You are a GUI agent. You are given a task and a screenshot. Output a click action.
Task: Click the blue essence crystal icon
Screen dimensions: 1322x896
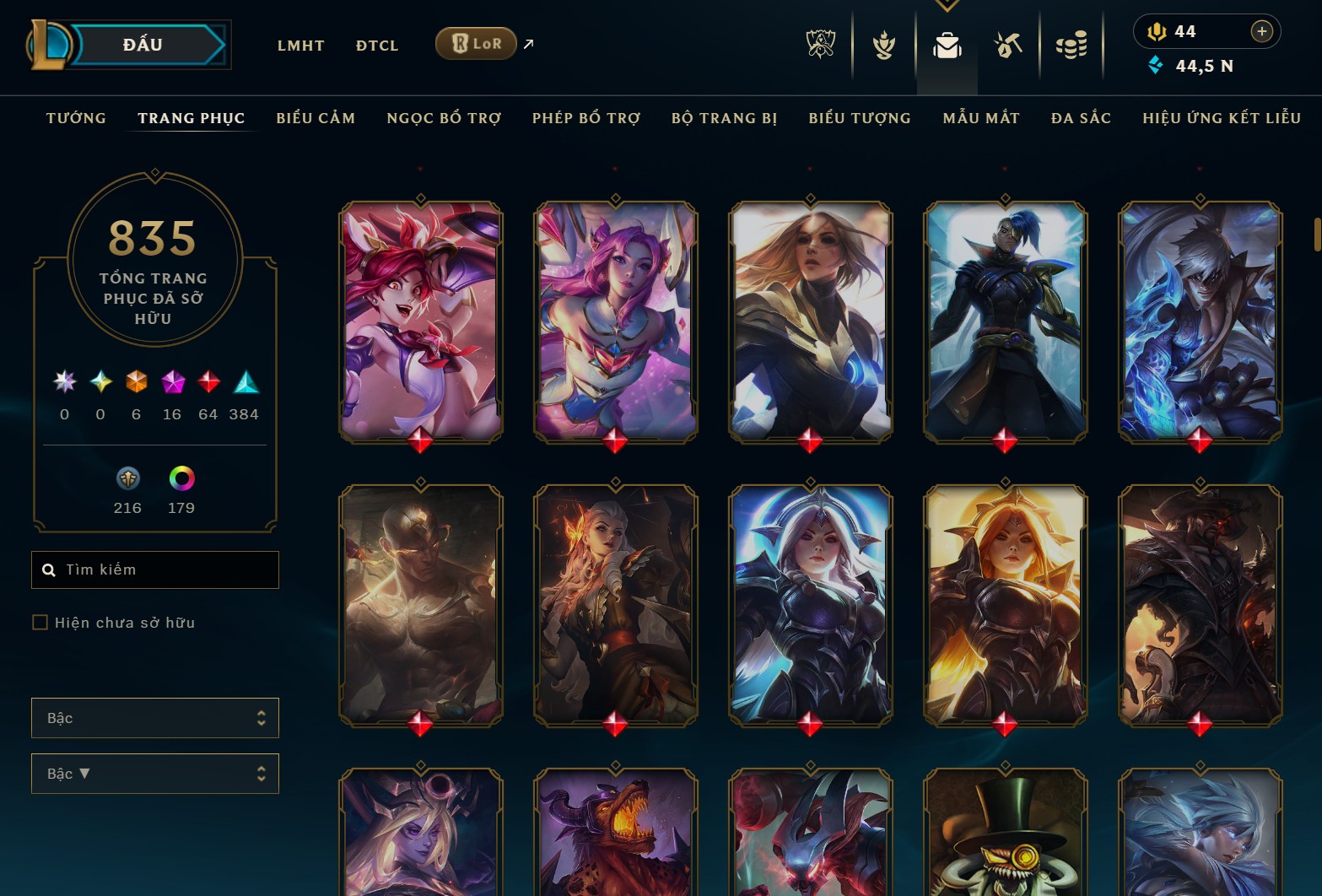[x=1153, y=63]
